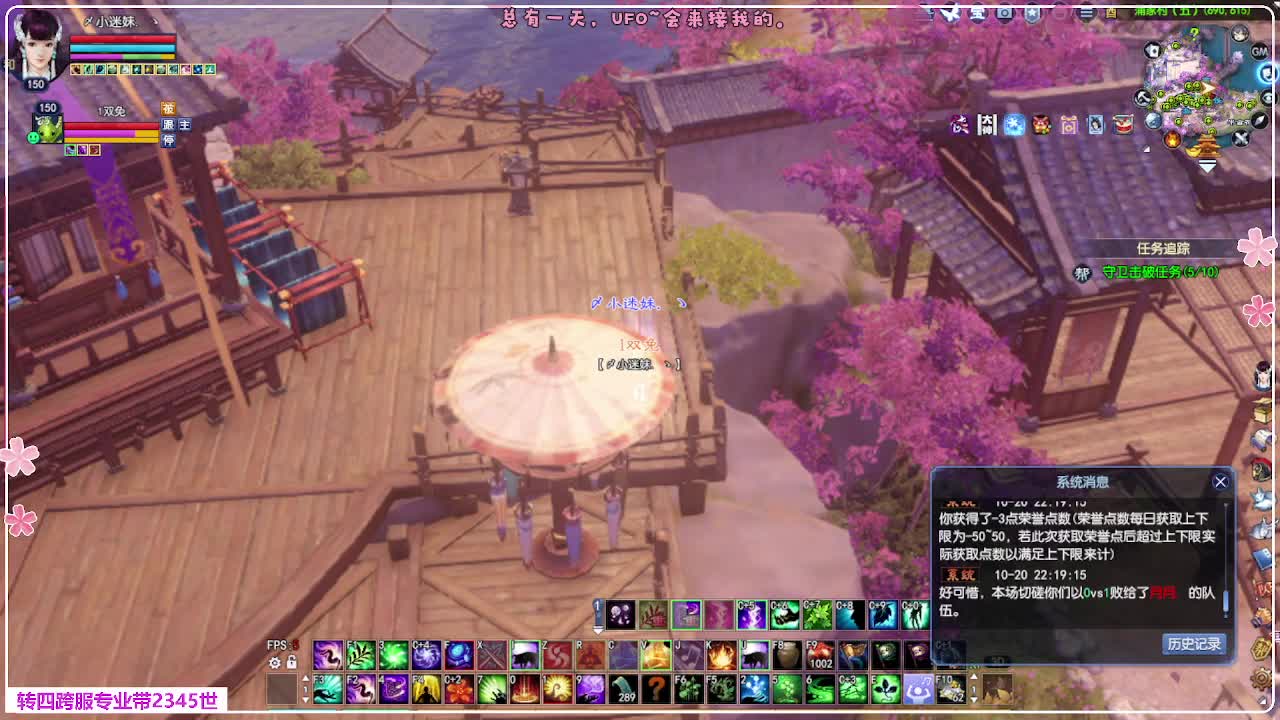Toggle the action bar lock icon

point(292,662)
